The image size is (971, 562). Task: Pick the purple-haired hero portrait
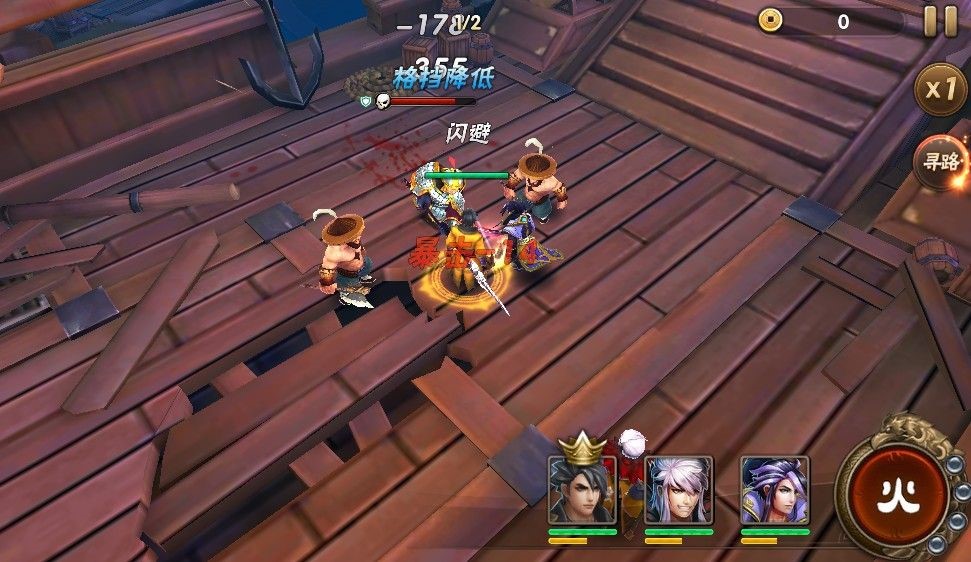coord(774,490)
